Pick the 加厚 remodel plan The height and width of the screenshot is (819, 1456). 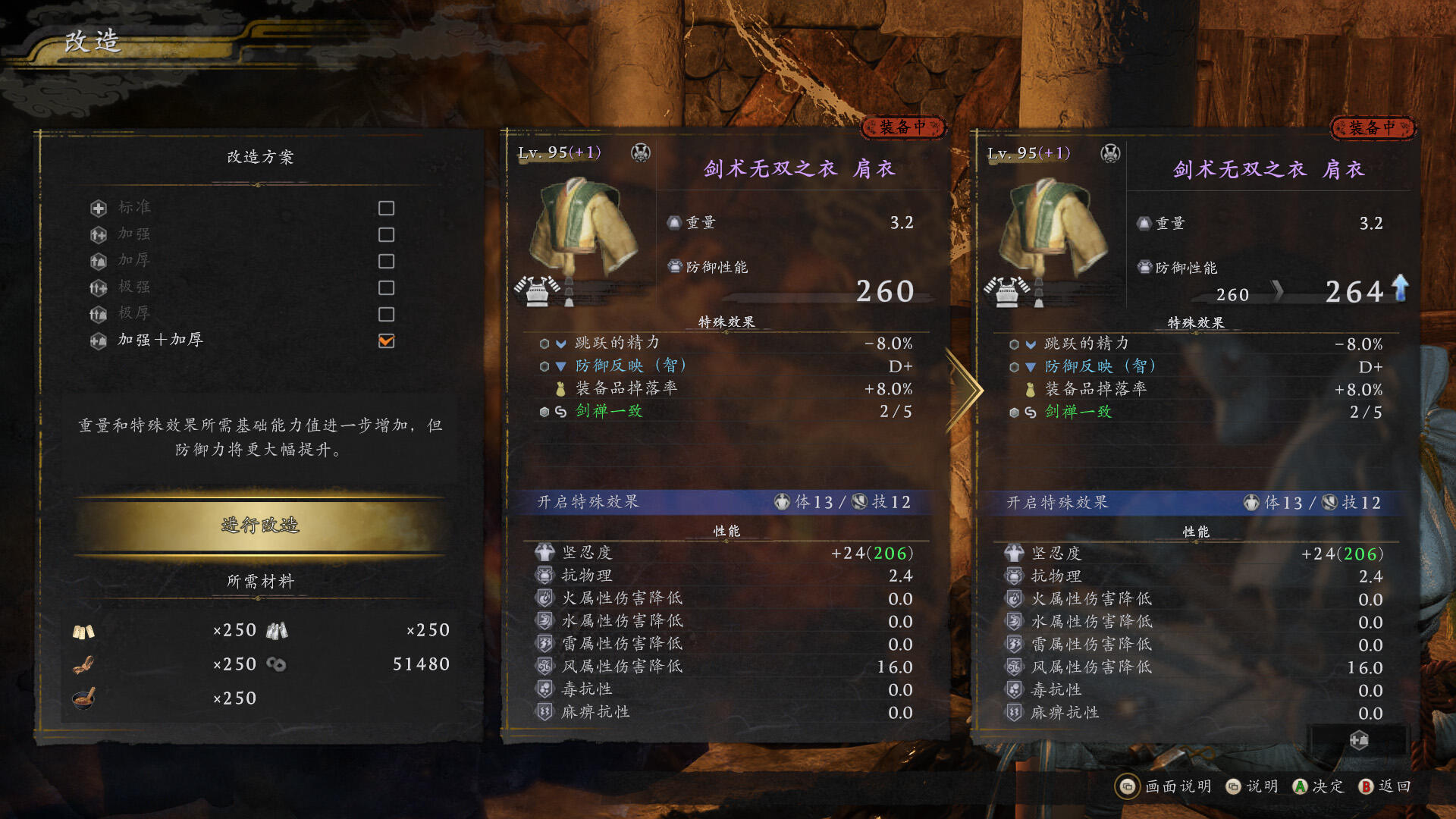pos(135,261)
